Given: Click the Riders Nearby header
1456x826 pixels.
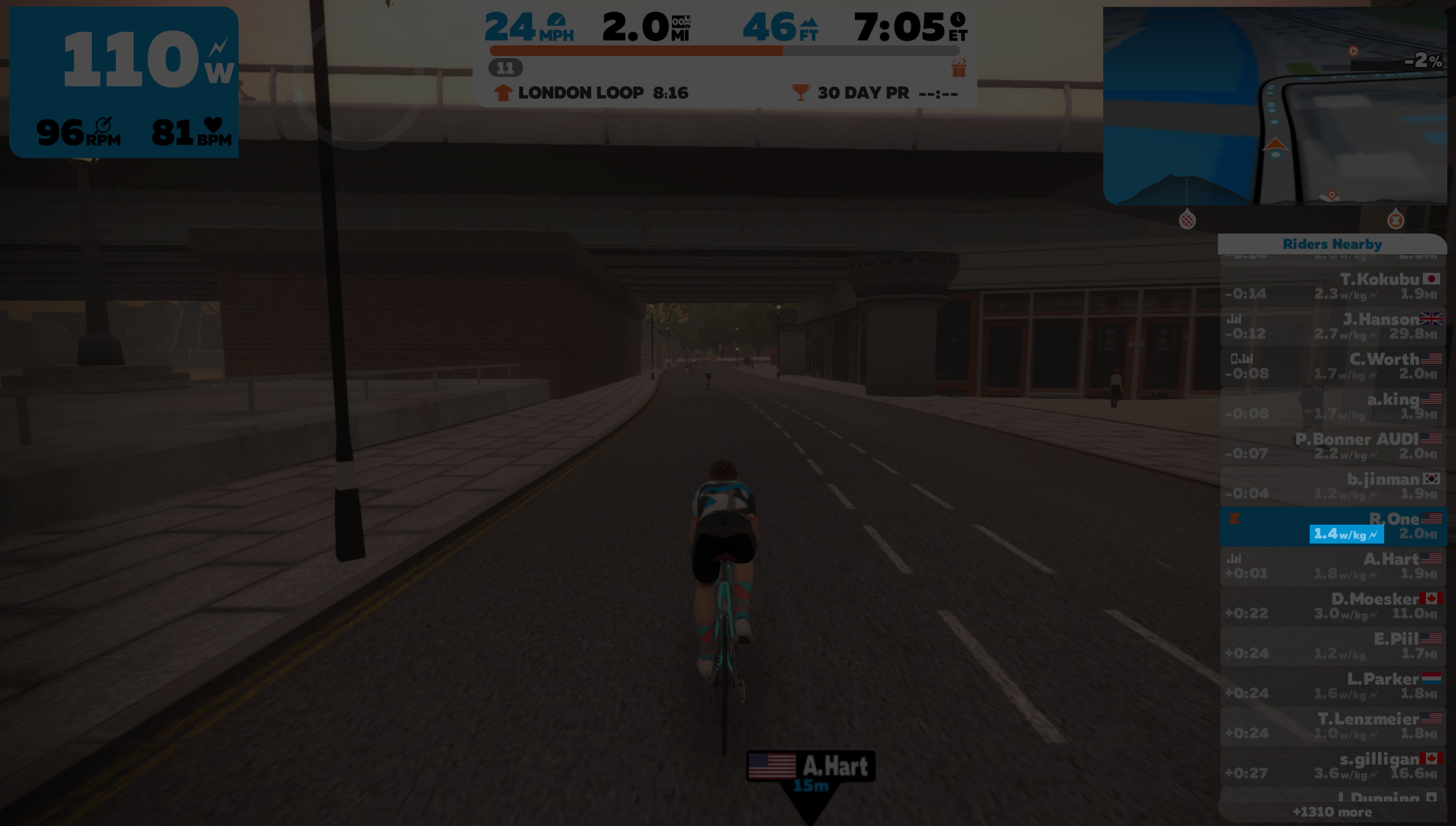Looking at the screenshot, I should click(x=1332, y=244).
